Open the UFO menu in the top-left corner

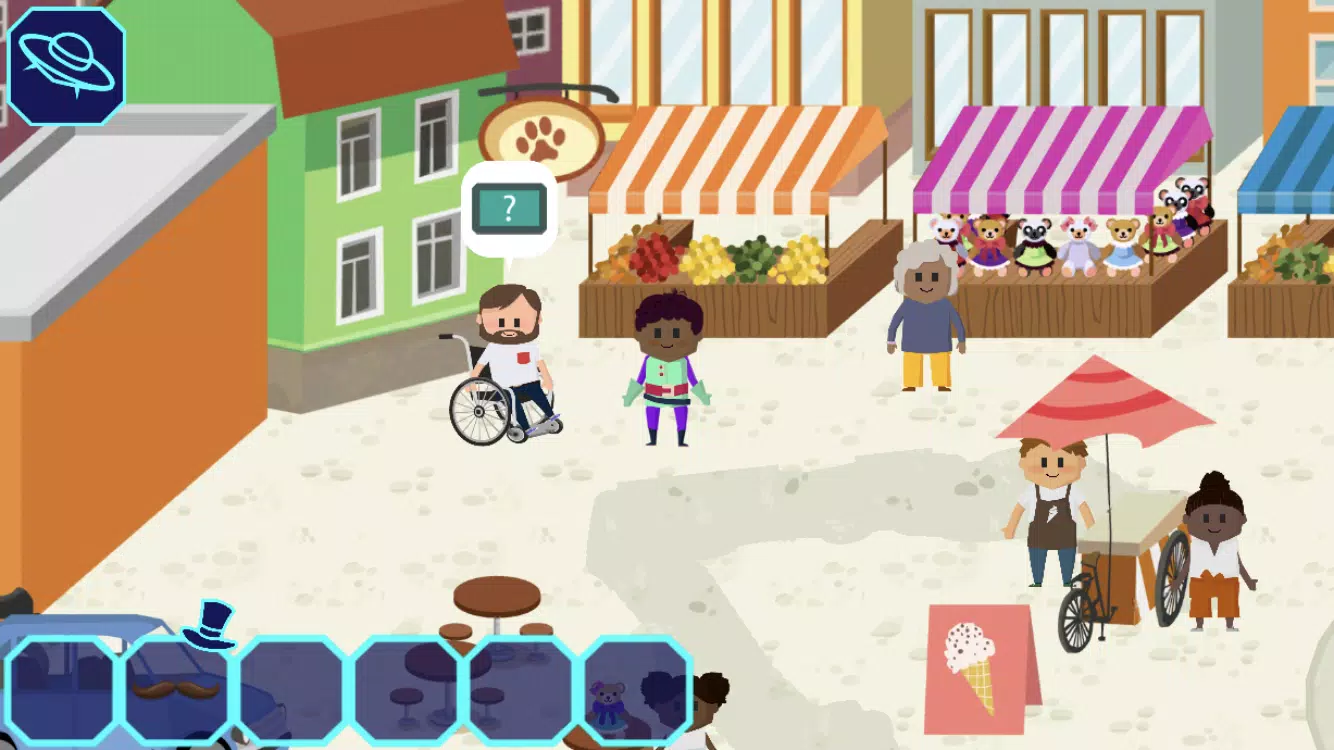pos(65,65)
